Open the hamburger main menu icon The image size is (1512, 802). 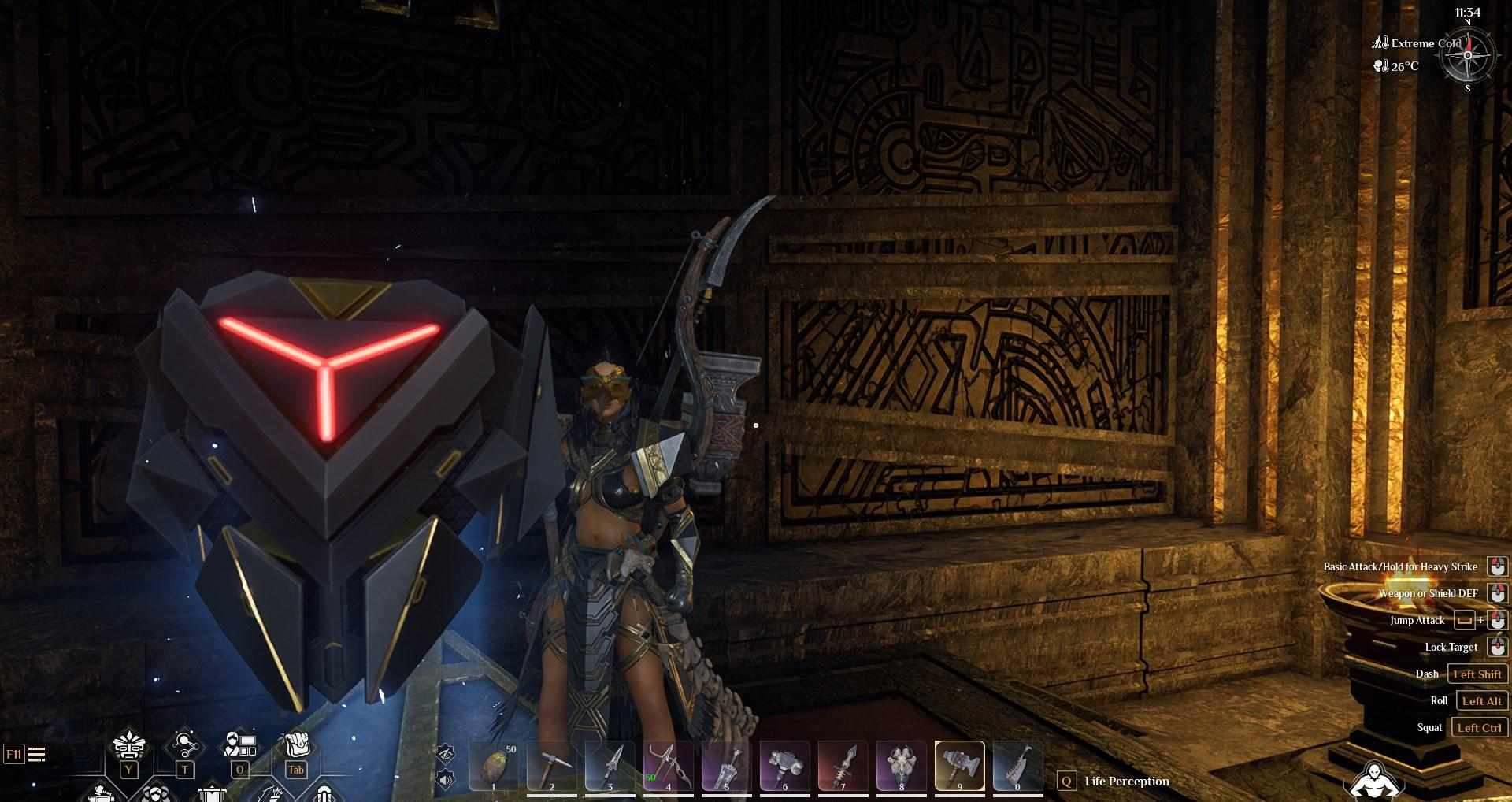36,755
